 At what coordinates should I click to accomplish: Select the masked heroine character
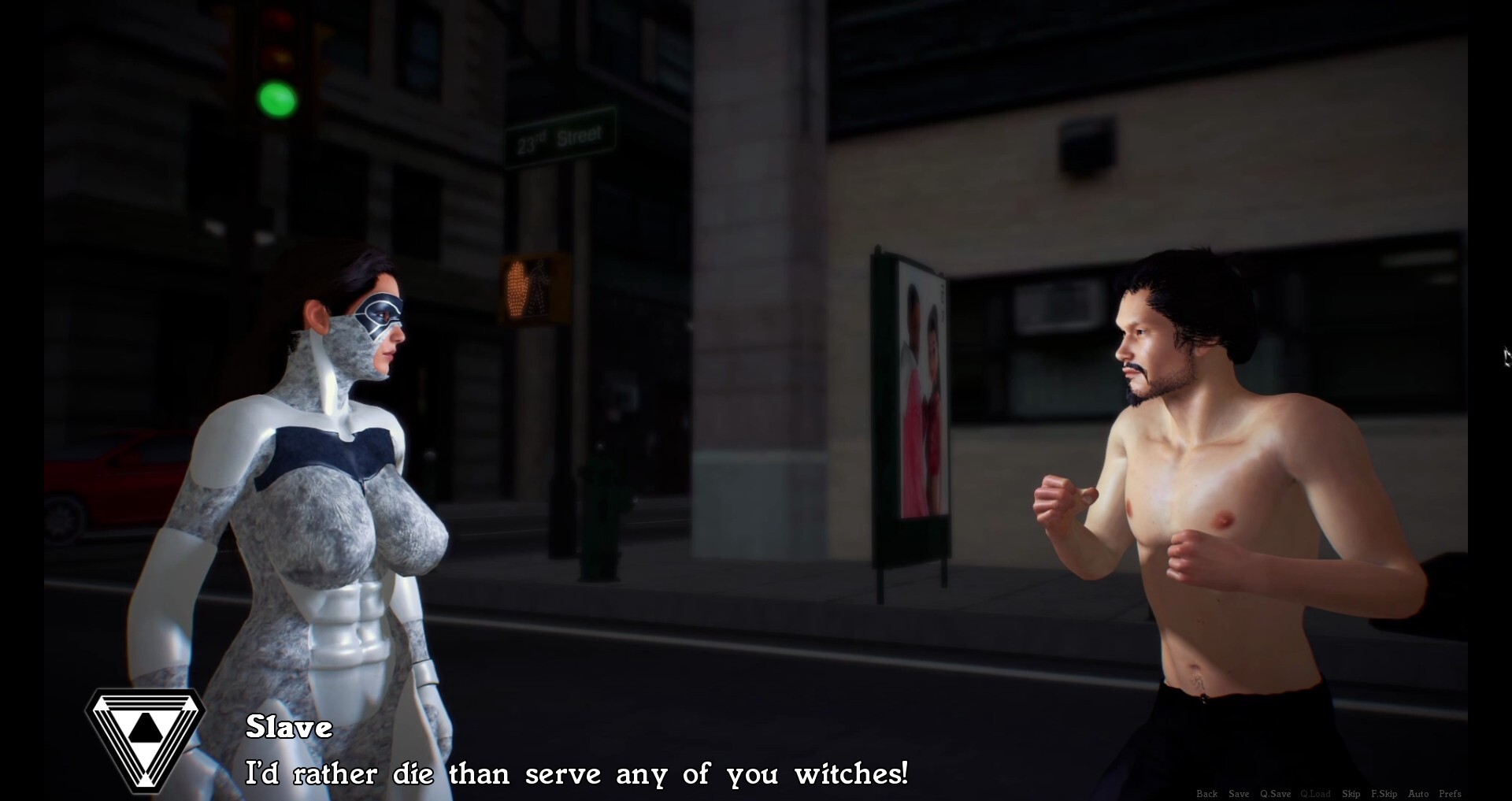pos(339,473)
